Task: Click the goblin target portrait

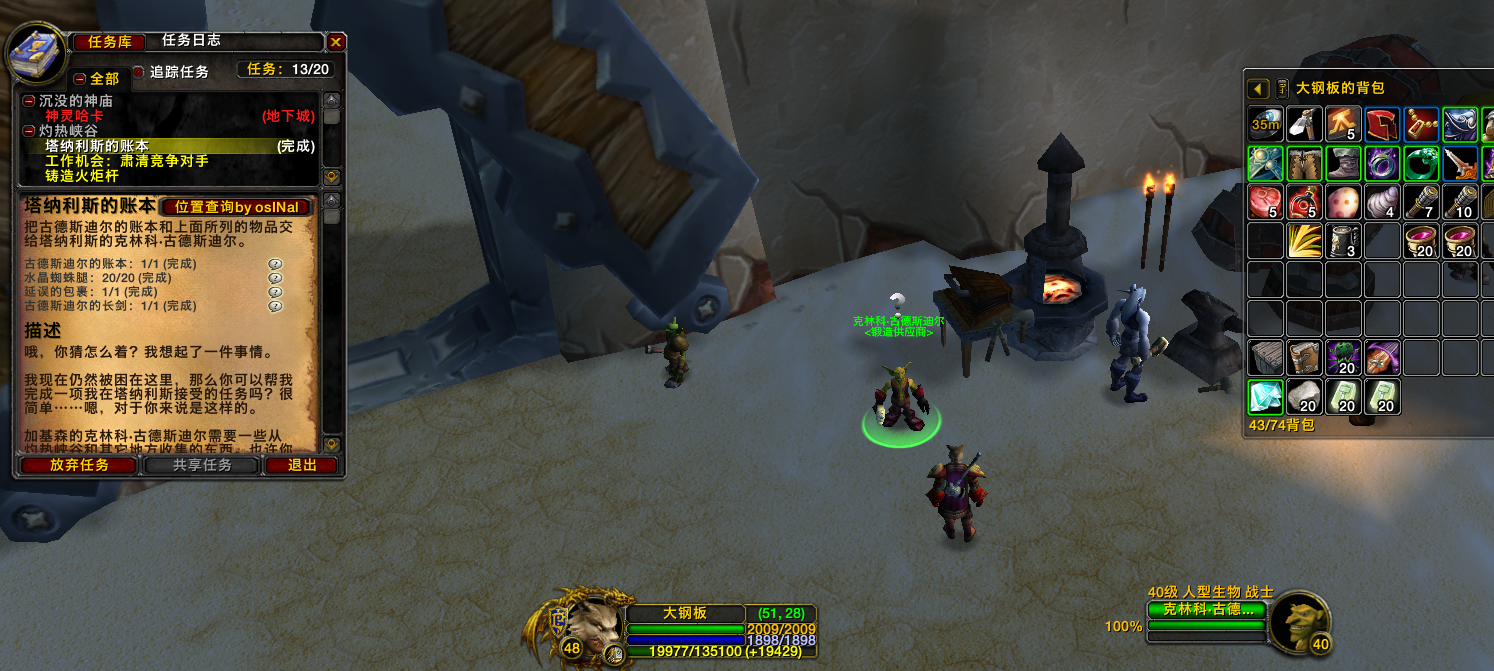Action: point(1301,620)
